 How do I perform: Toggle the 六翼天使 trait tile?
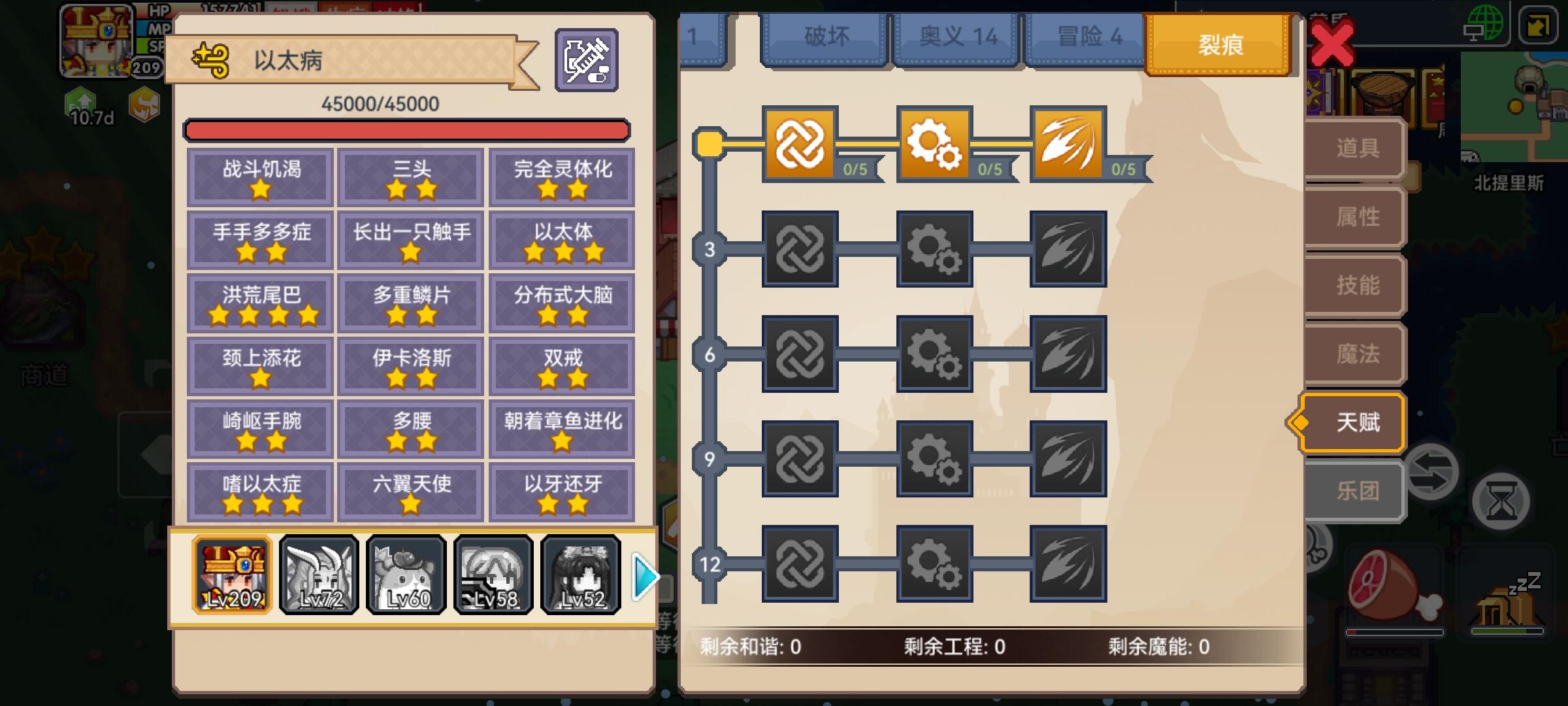coord(410,490)
